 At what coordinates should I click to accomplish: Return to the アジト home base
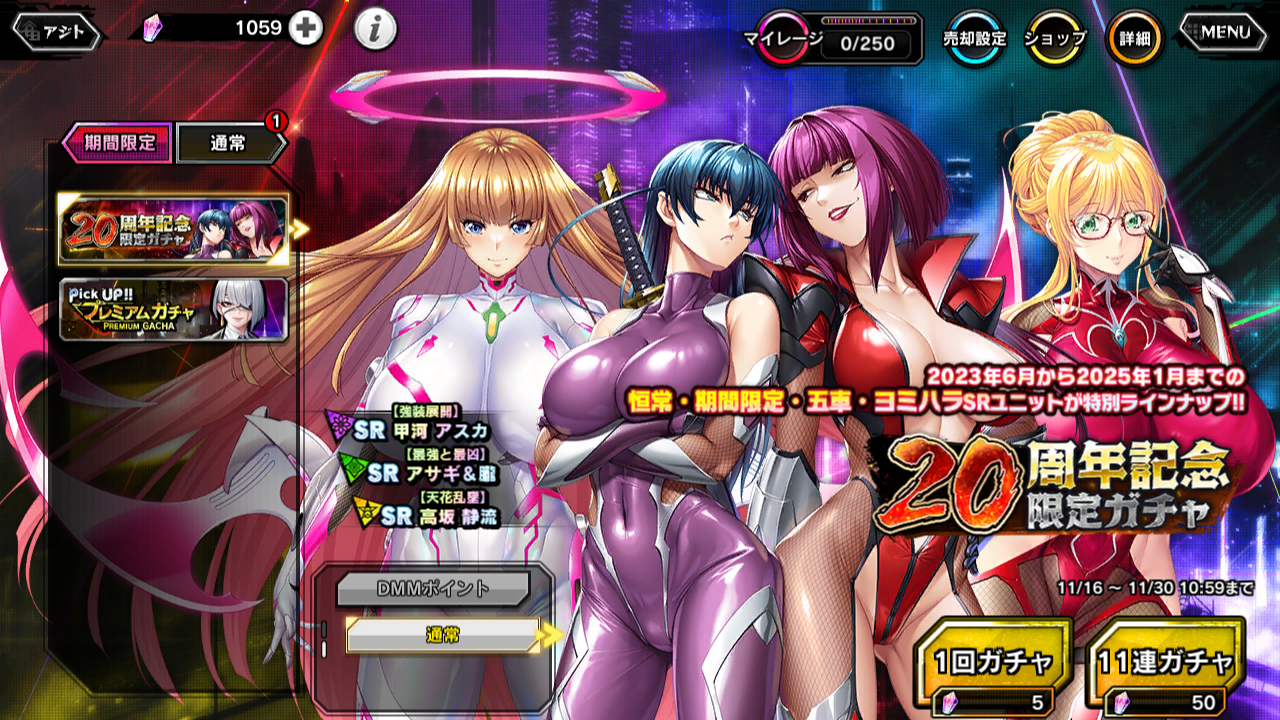point(56,32)
